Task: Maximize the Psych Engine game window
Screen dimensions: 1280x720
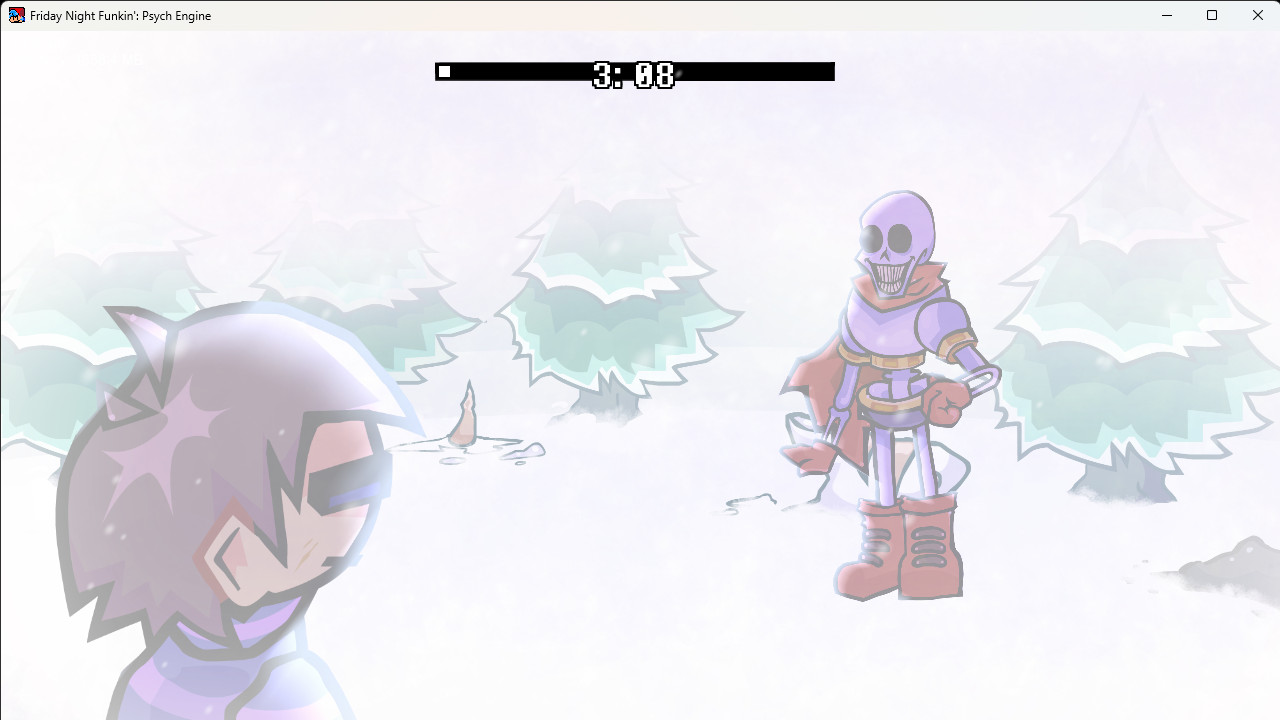Action: pyautogui.click(x=1211, y=15)
